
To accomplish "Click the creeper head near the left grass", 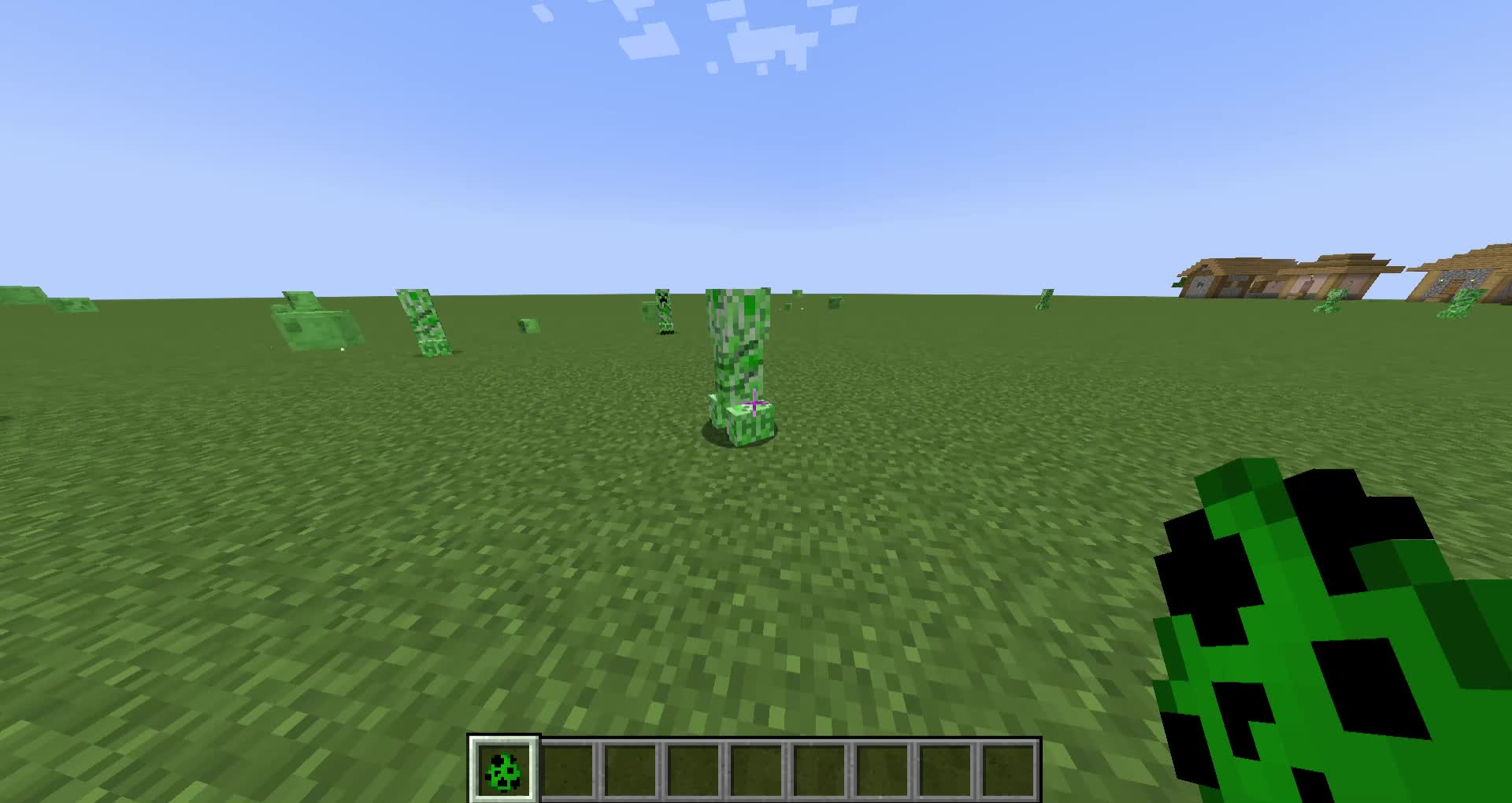I will [526, 326].
